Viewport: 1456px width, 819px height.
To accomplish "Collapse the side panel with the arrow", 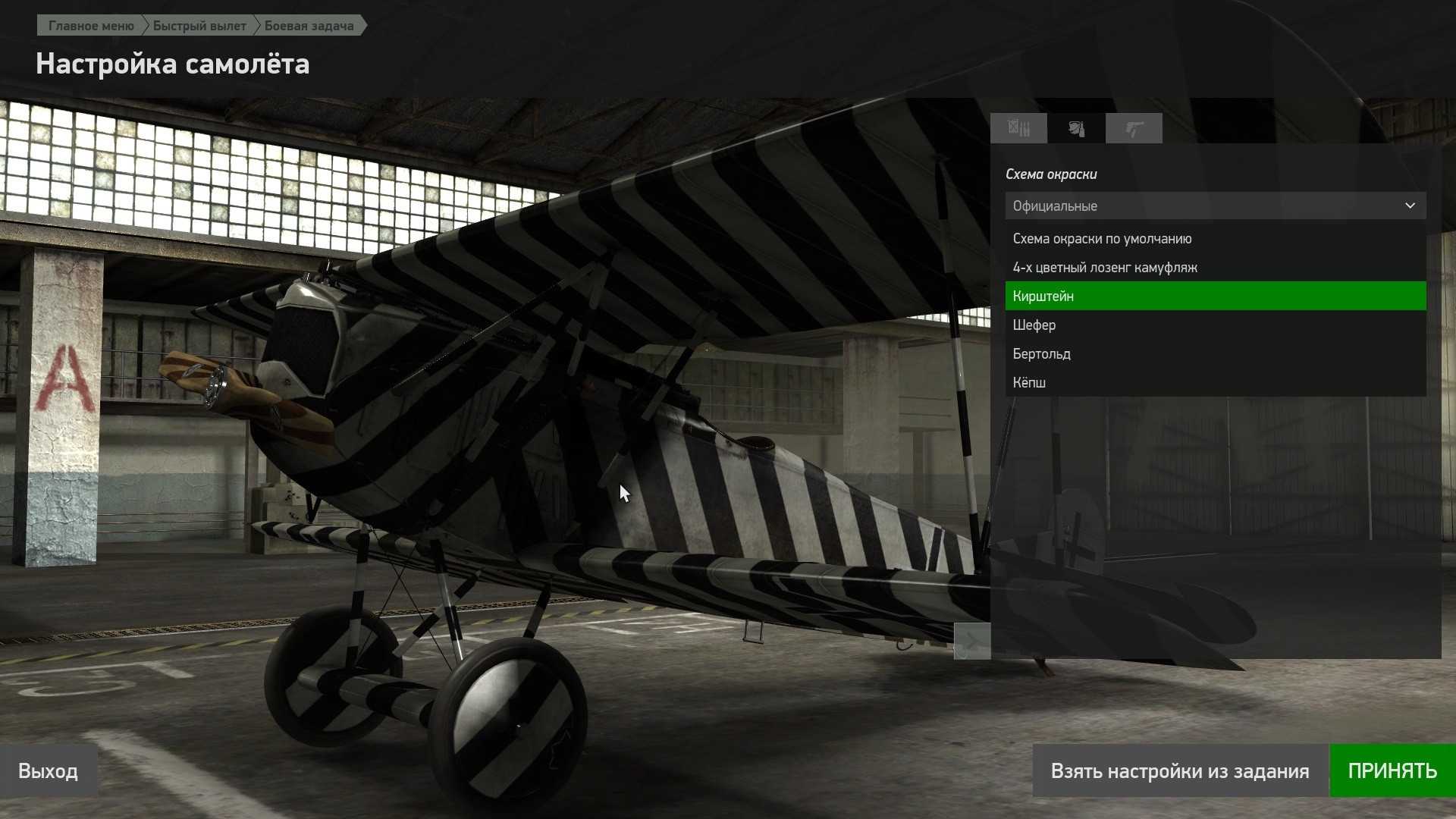I will tap(971, 641).
